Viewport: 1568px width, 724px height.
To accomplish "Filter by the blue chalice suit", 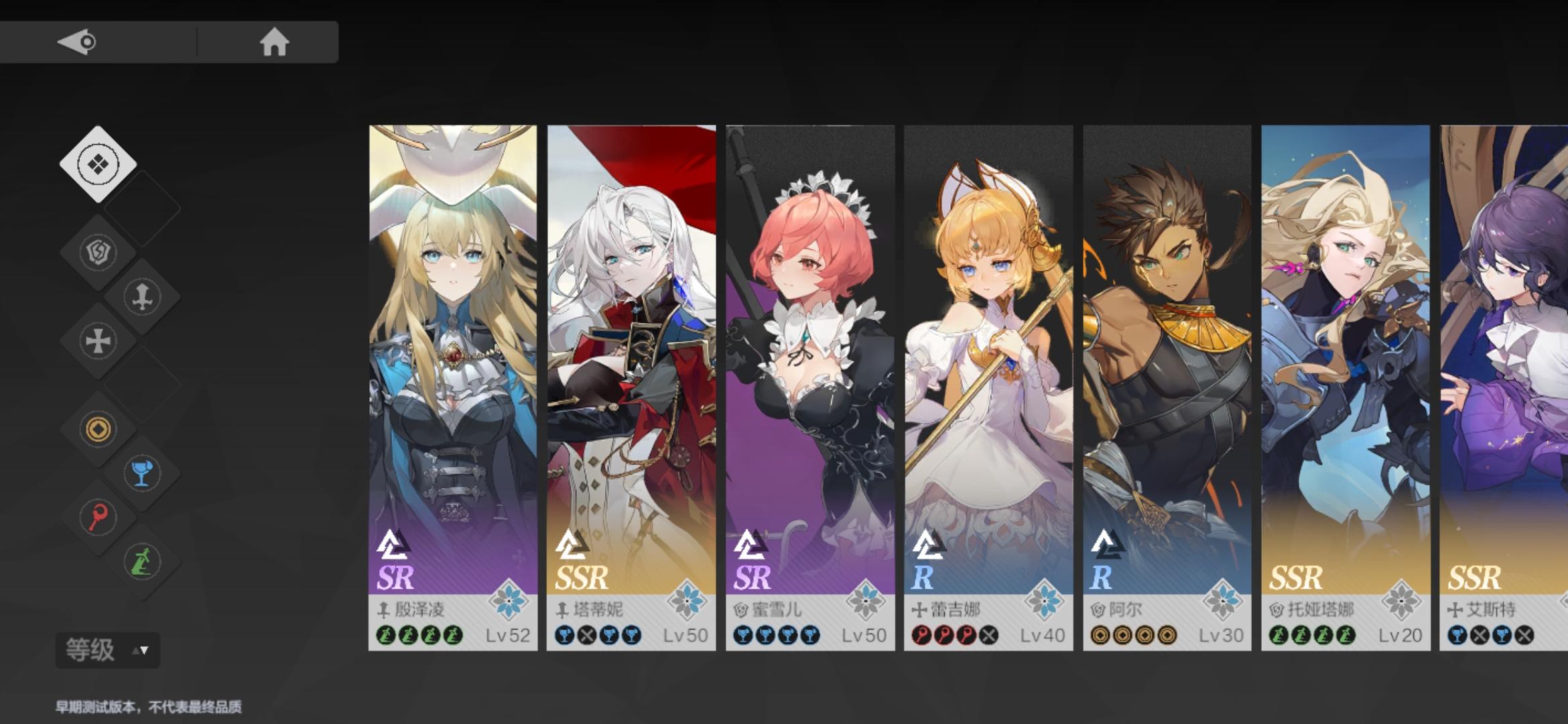I will (x=142, y=473).
